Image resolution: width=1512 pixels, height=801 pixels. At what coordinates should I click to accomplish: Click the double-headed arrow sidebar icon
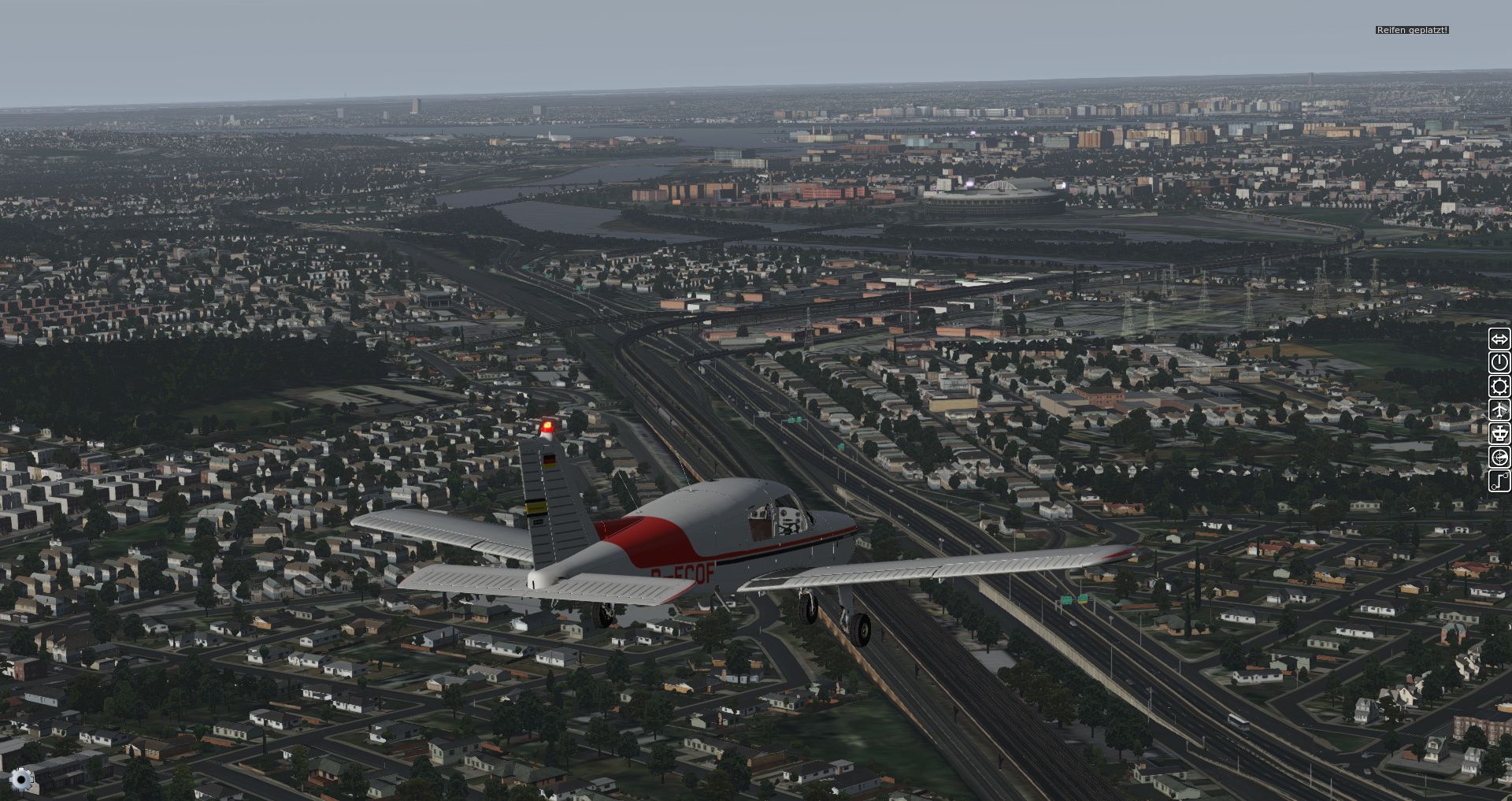[1499, 339]
